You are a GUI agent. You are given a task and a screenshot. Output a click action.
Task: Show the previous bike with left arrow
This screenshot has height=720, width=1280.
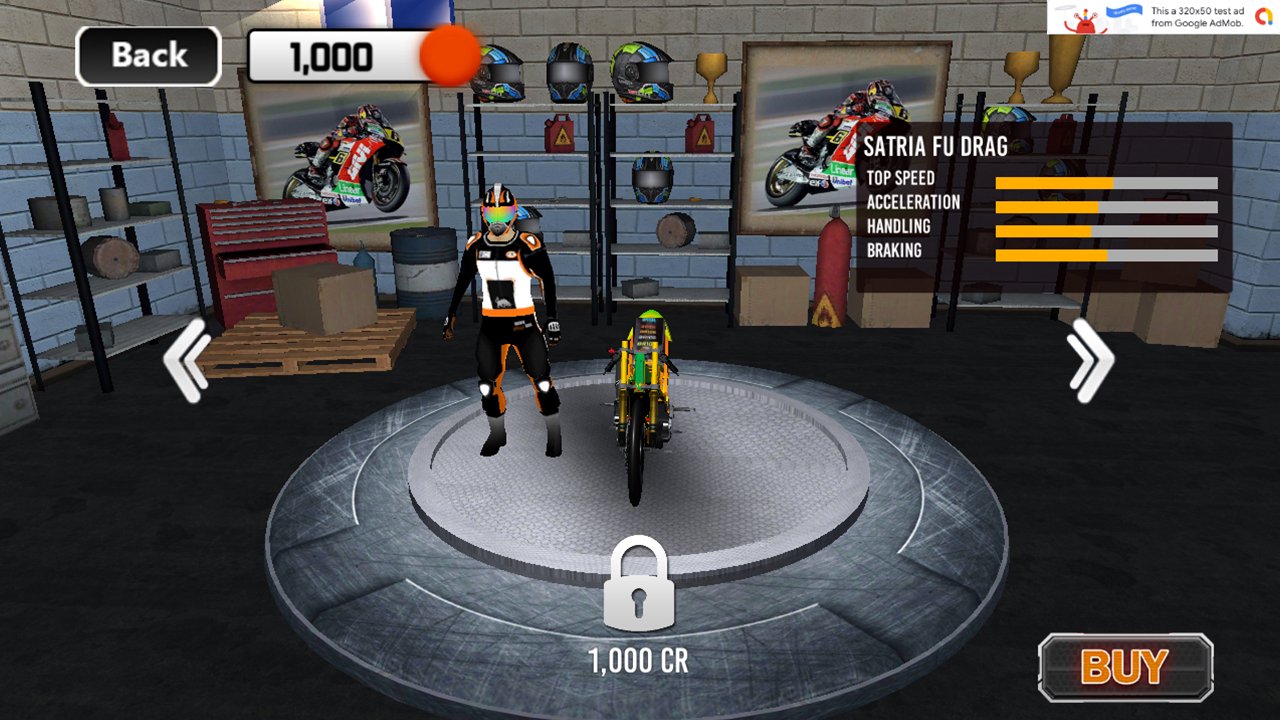[187, 360]
